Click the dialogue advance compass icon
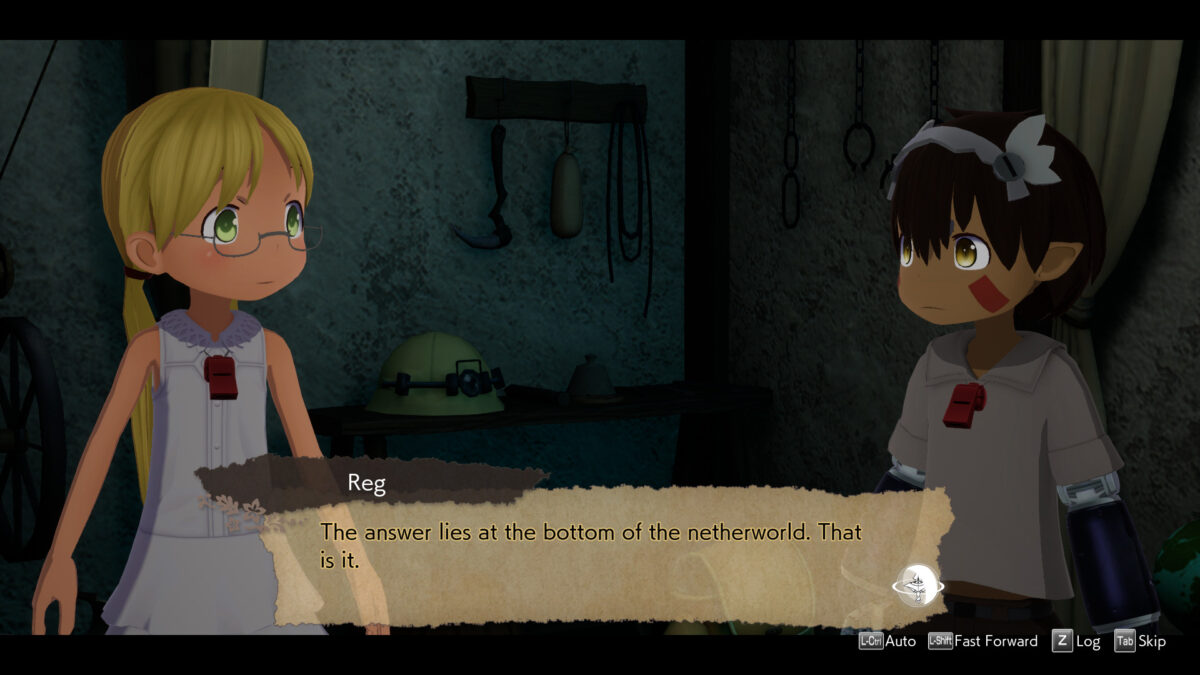The height and width of the screenshot is (675, 1200). point(917,585)
